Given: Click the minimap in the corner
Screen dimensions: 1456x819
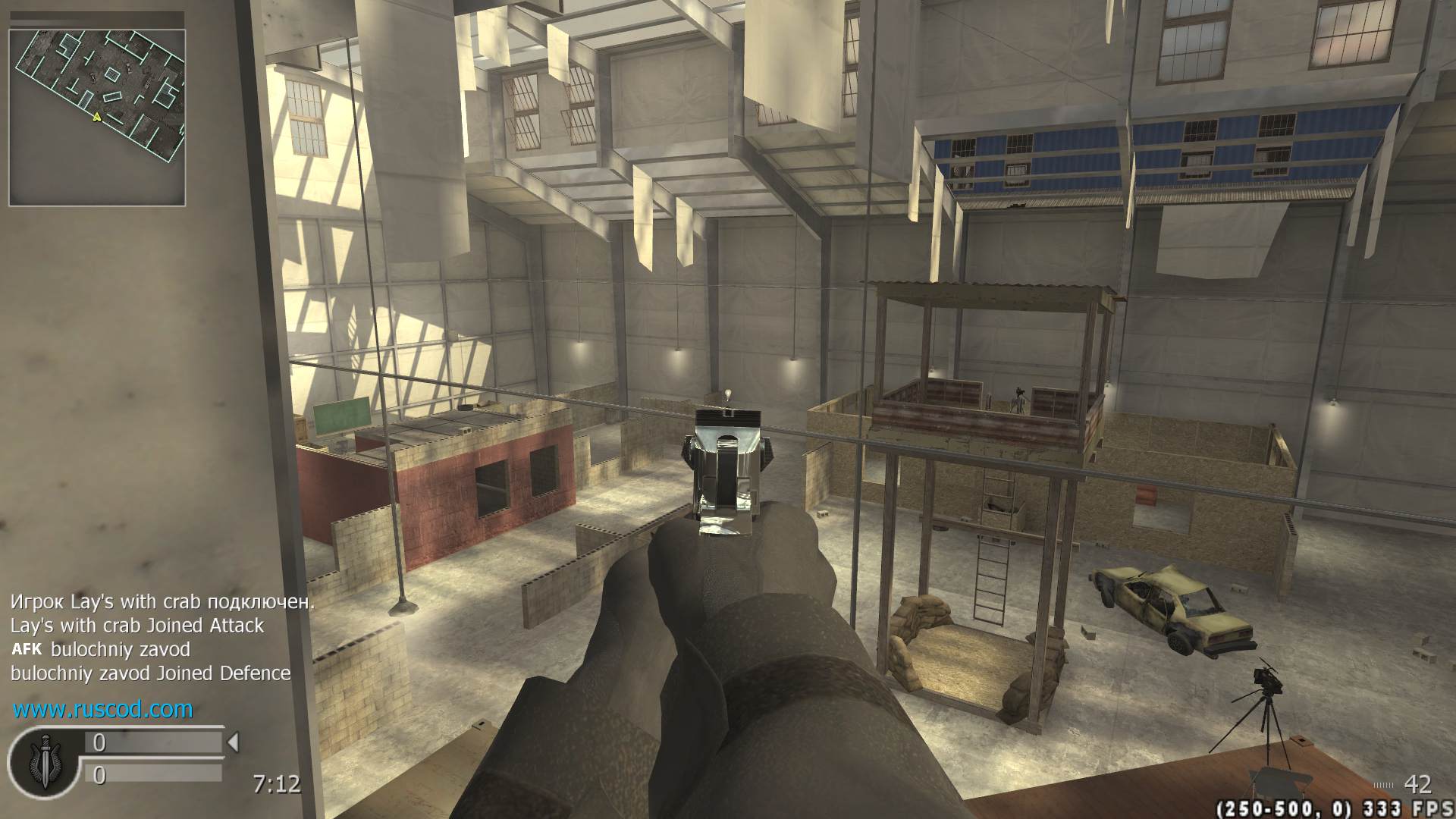Looking at the screenshot, I should pyautogui.click(x=97, y=118).
